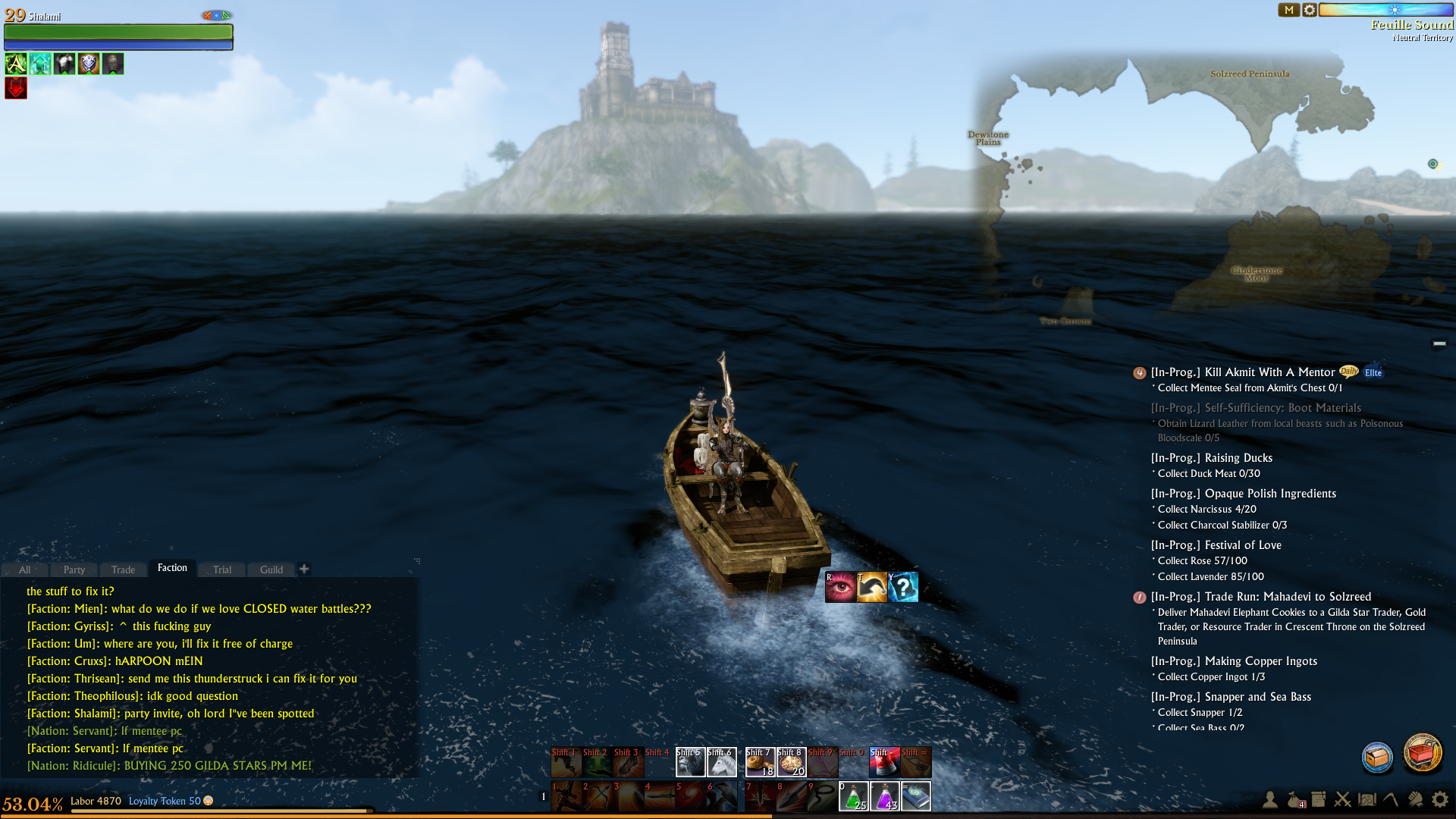Screen dimensions: 1456x819
Task: Select the Kill Akmit With A Mentor quest
Action: [x=1242, y=372]
